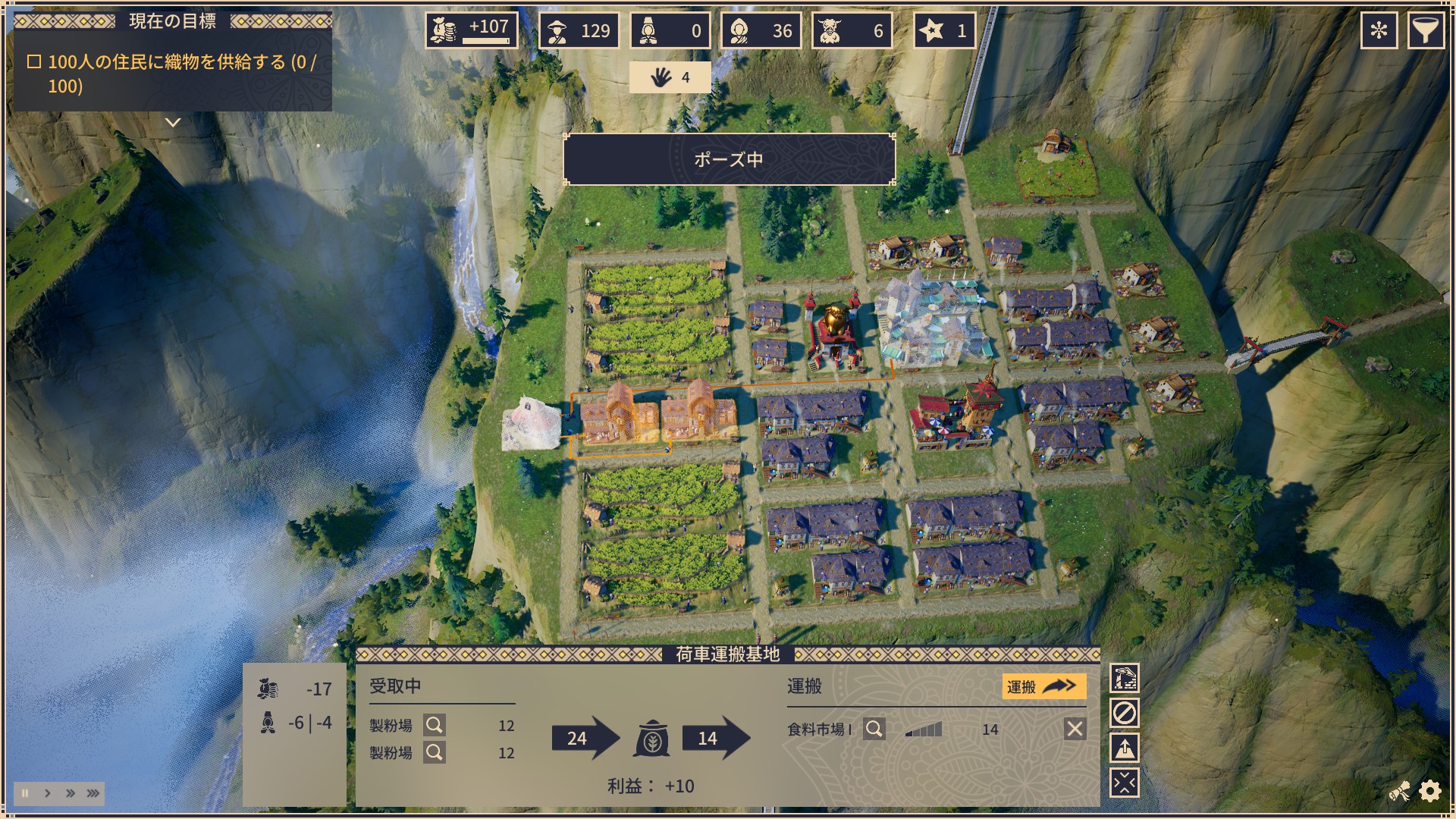The width and height of the screenshot is (1456, 819).
Task: Click the flour sack goods icon
Action: [651, 739]
